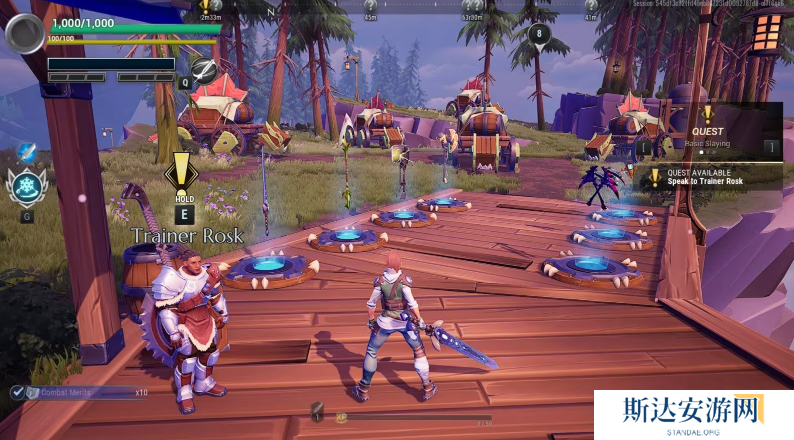
Task: Select the numbered 8 compass waypoint marker
Action: (x=540, y=34)
